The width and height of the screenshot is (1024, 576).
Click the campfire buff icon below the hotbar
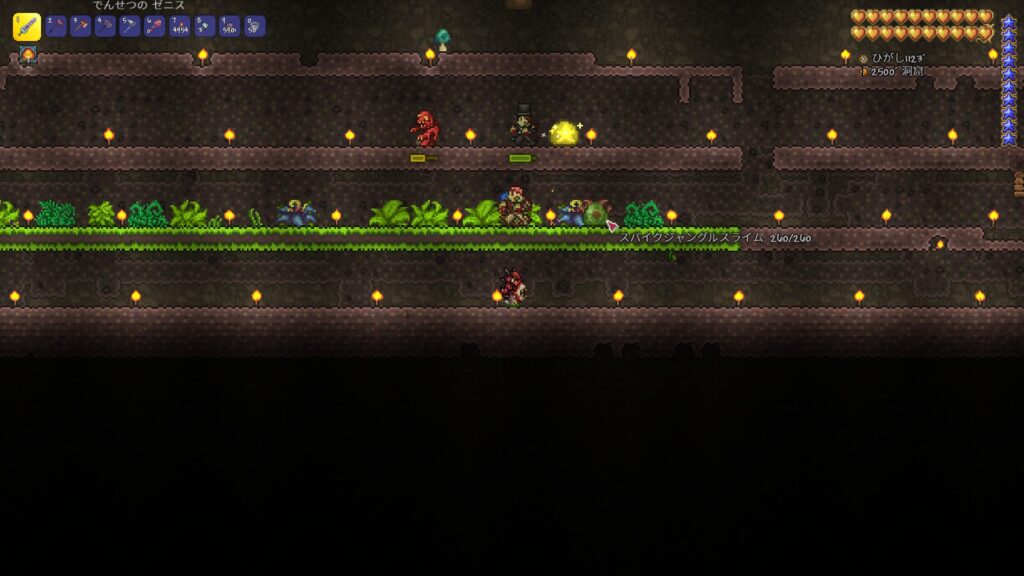tap(28, 55)
